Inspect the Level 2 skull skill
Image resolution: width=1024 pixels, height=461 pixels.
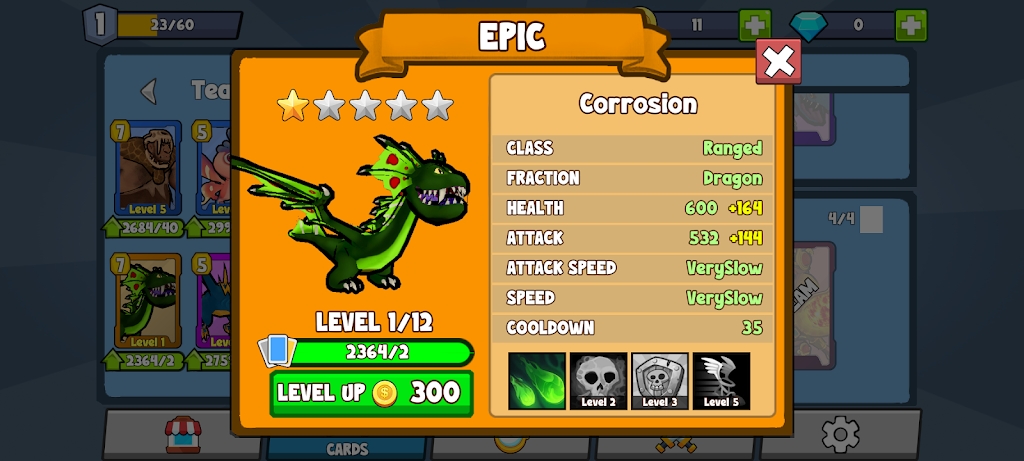(598, 381)
